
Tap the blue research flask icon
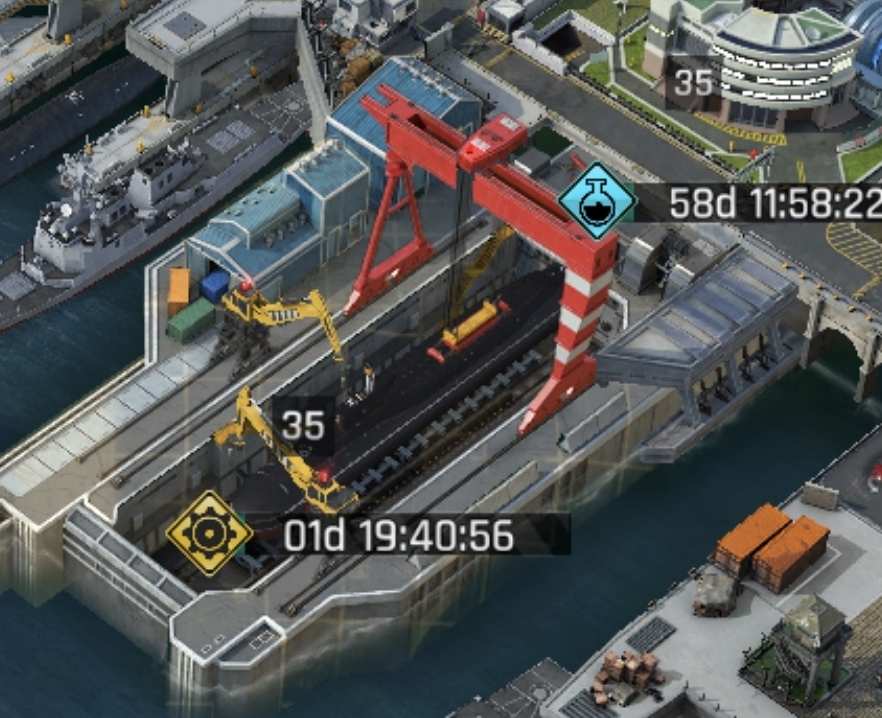597,200
